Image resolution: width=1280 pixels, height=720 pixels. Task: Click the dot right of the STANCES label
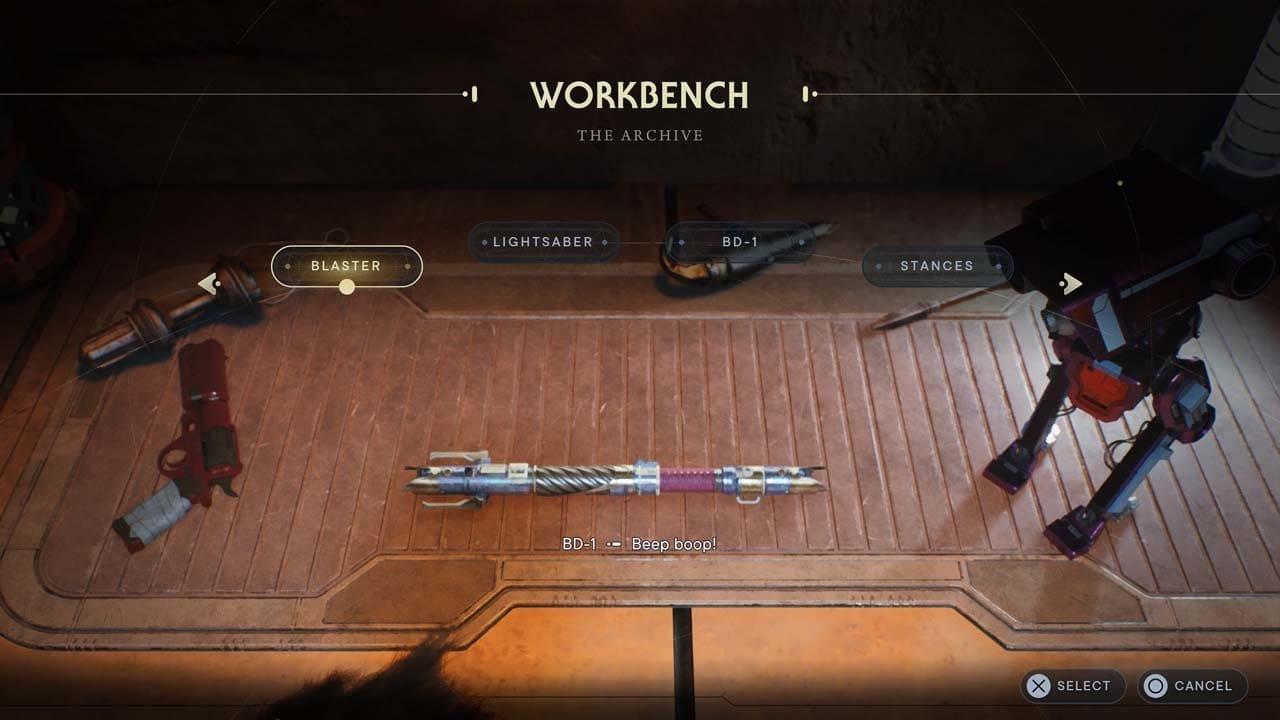(x=997, y=266)
